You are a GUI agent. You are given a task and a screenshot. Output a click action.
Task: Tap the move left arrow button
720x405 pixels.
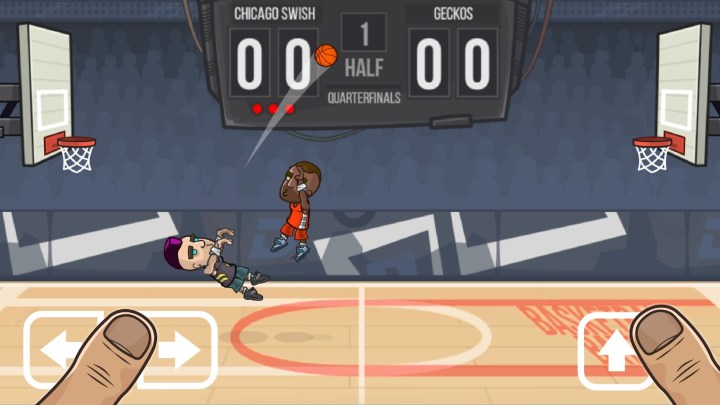click(x=62, y=350)
